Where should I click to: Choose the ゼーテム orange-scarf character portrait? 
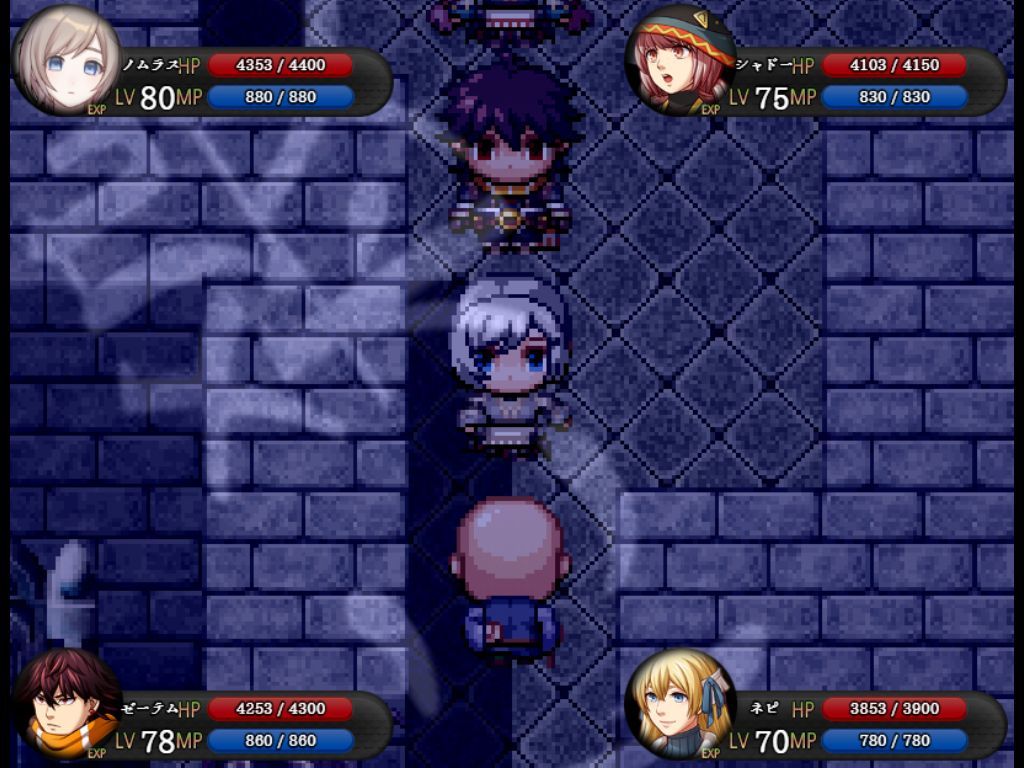[x=67, y=703]
